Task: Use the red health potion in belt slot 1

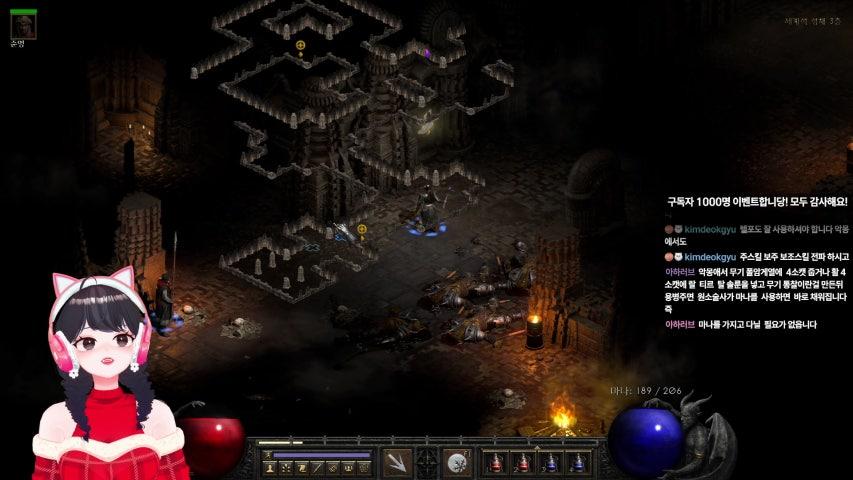Action: [x=494, y=463]
